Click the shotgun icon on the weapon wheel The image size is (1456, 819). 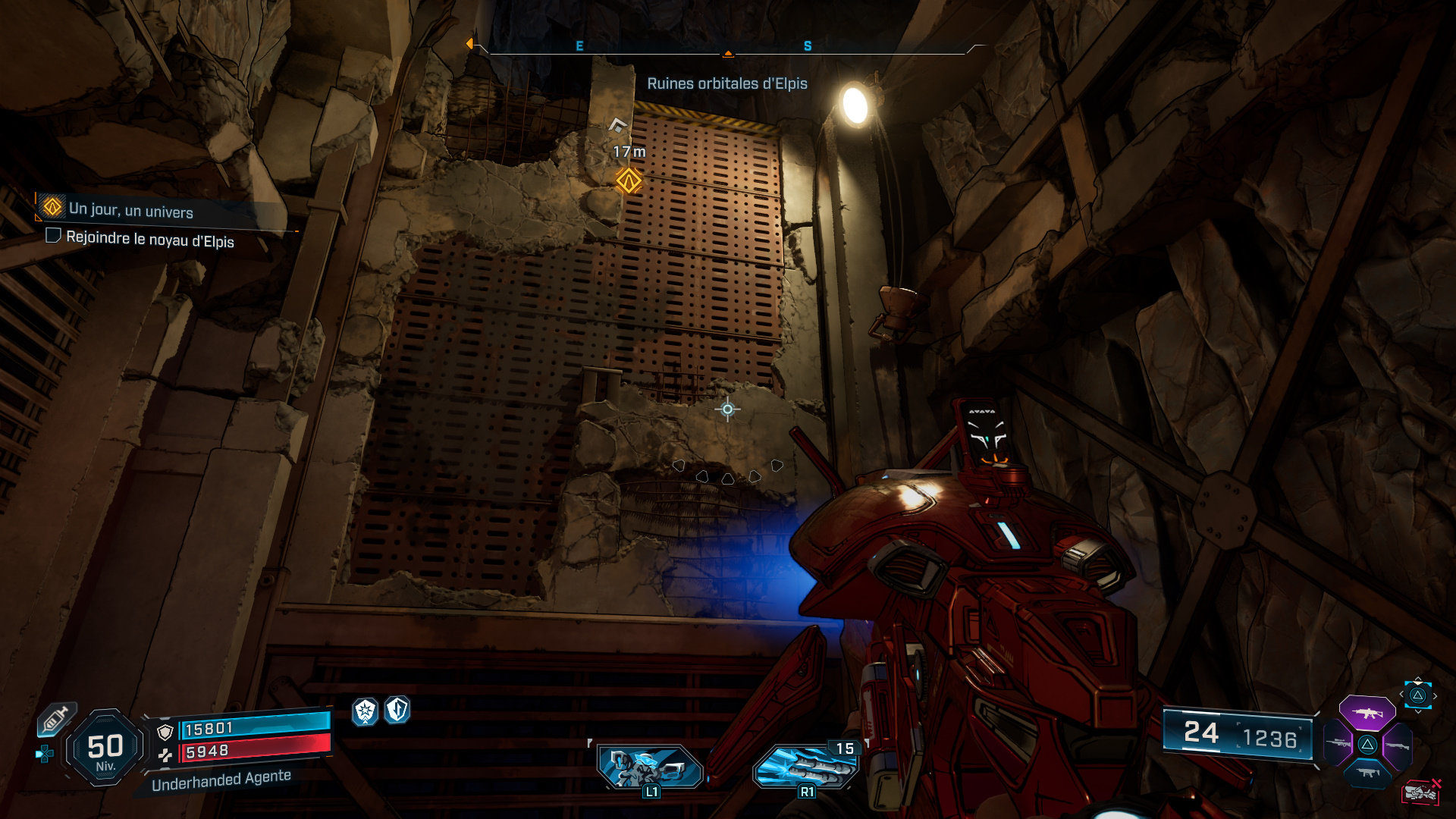(x=1398, y=745)
